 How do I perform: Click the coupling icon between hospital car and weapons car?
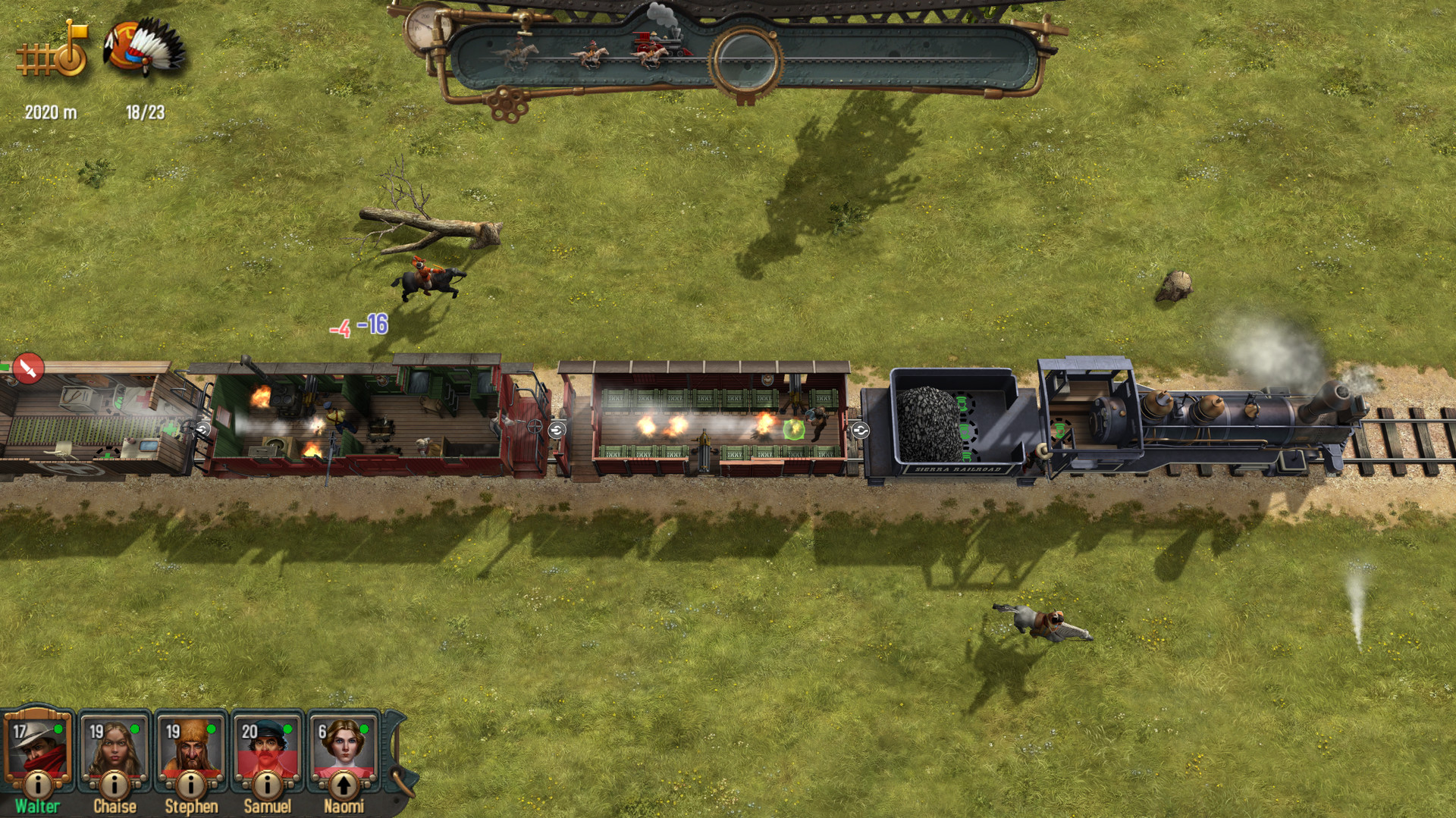[x=204, y=428]
